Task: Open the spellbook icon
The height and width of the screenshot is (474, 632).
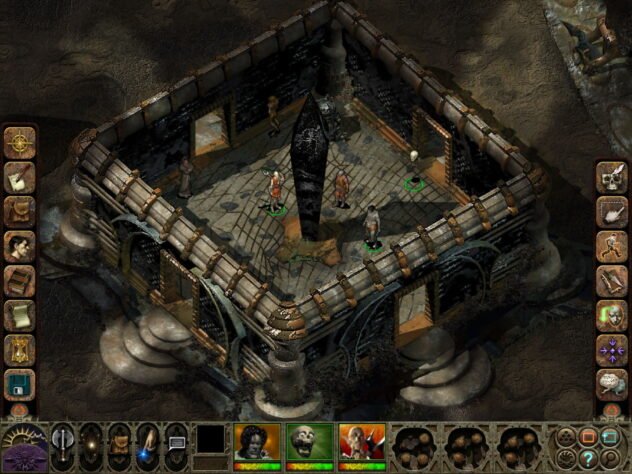Action: click(x=20, y=280)
